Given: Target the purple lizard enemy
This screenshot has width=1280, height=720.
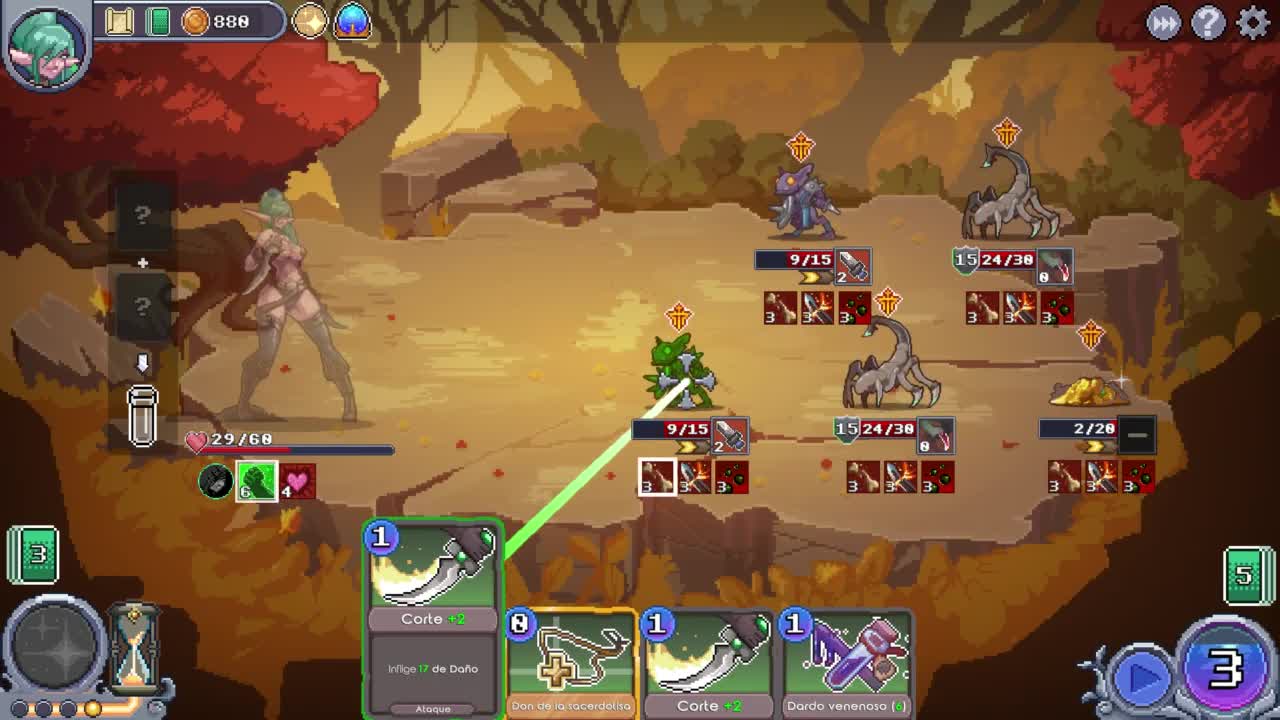Looking at the screenshot, I should pyautogui.click(x=803, y=198).
